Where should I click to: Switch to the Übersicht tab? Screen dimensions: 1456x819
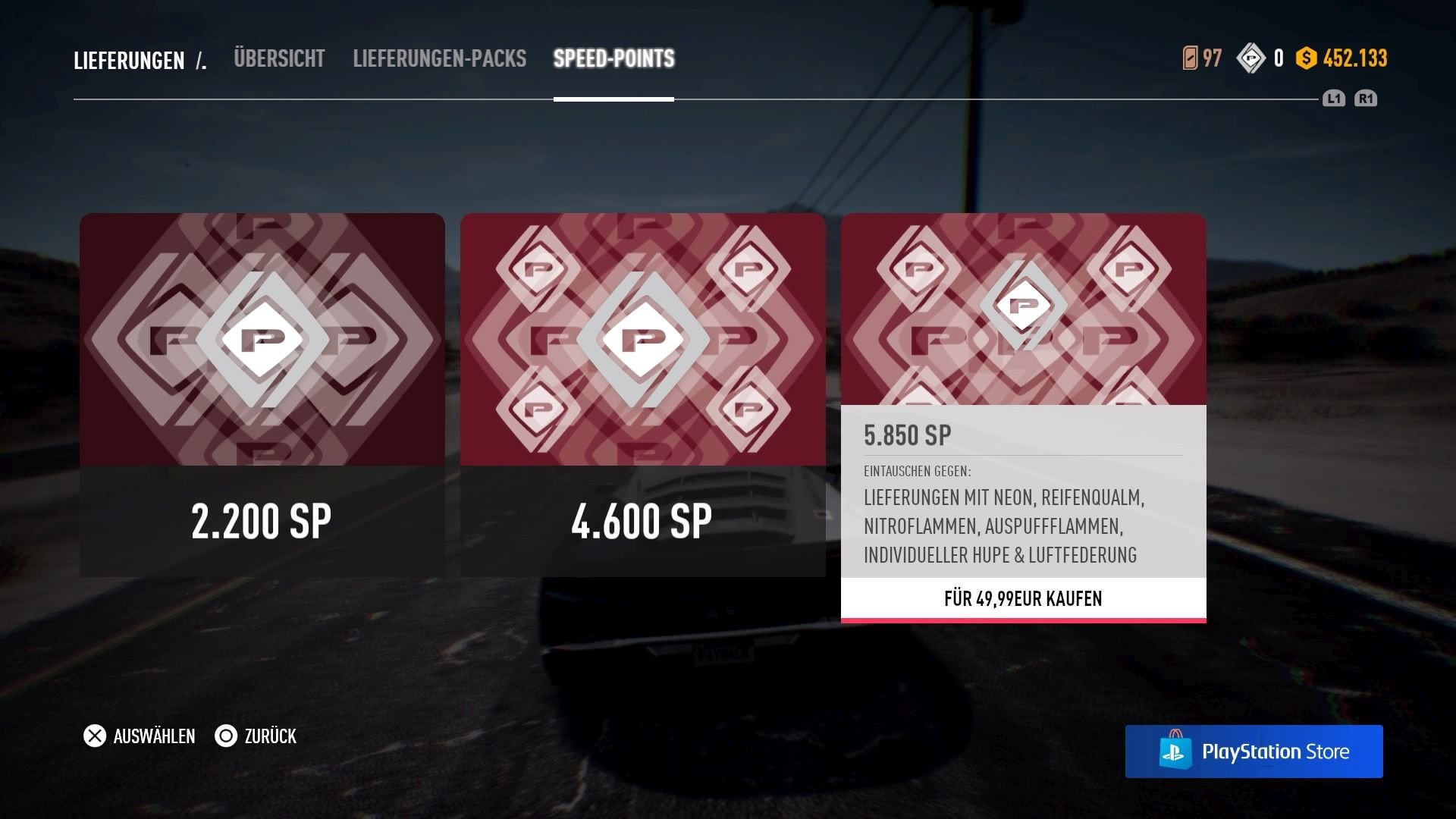click(279, 58)
